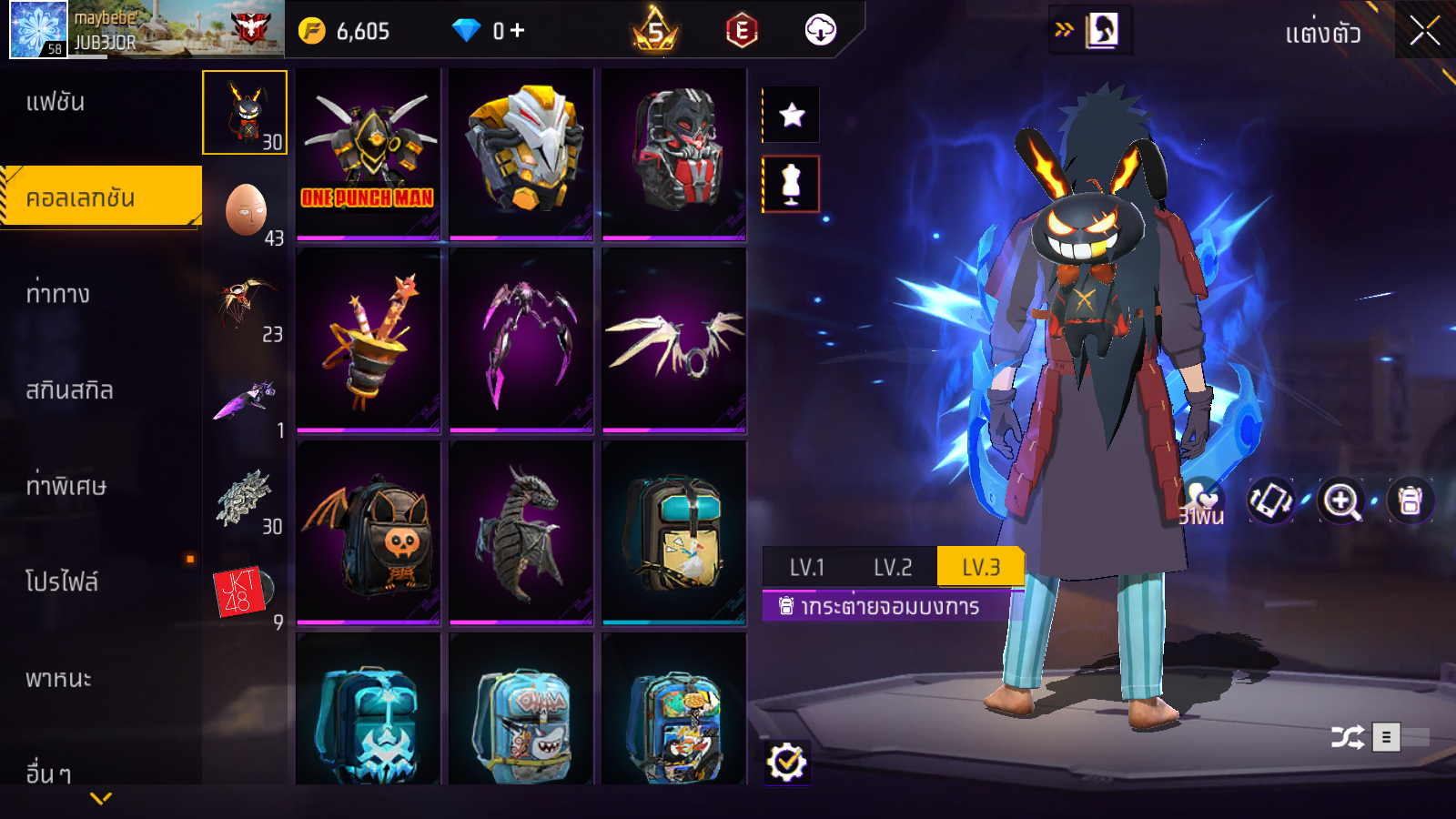Close the collection screen with the X
Screen dimensions: 1456x819
(1424, 31)
